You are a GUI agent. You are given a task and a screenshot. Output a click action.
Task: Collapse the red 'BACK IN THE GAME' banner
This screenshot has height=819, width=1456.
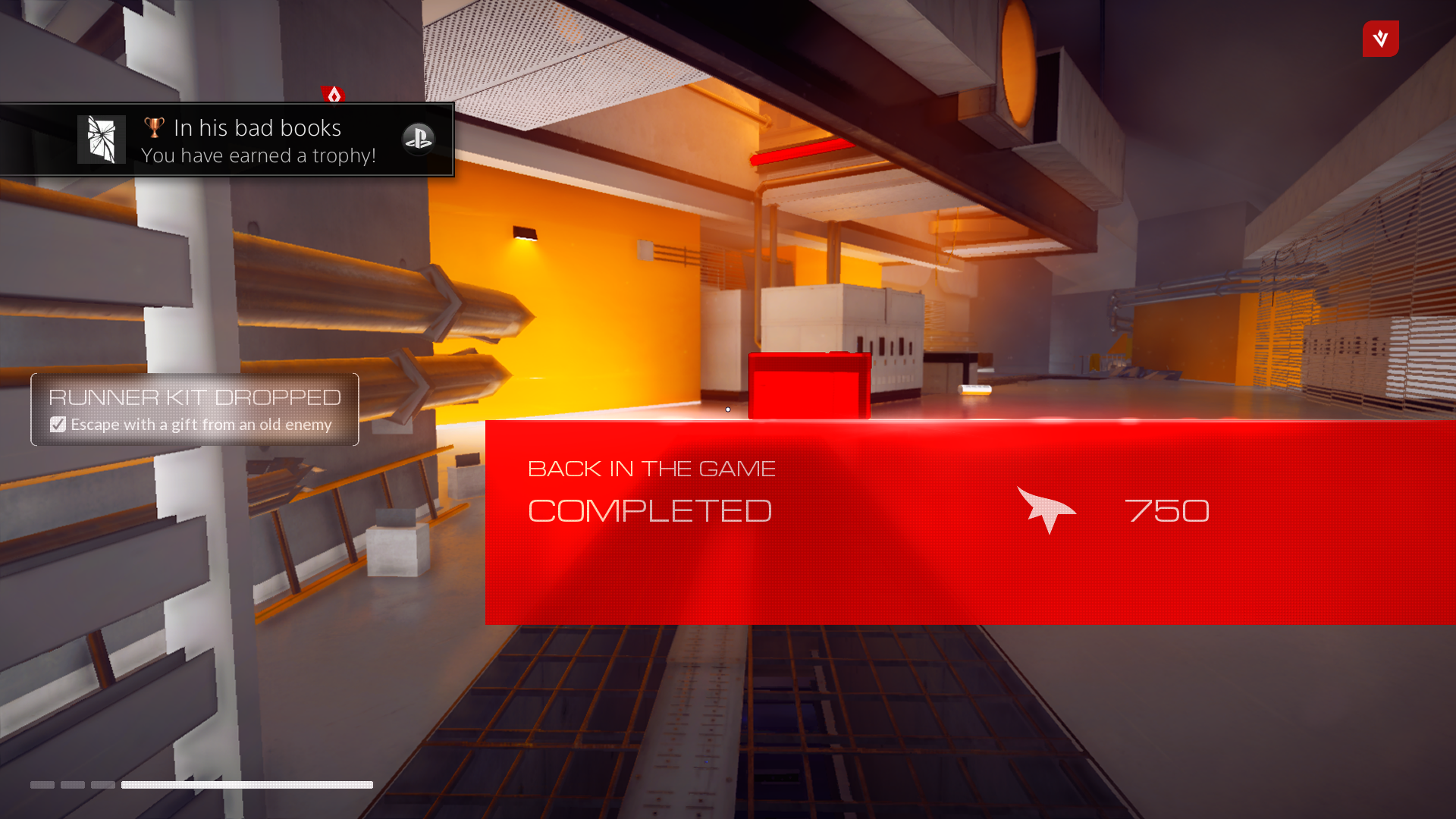(x=971, y=522)
